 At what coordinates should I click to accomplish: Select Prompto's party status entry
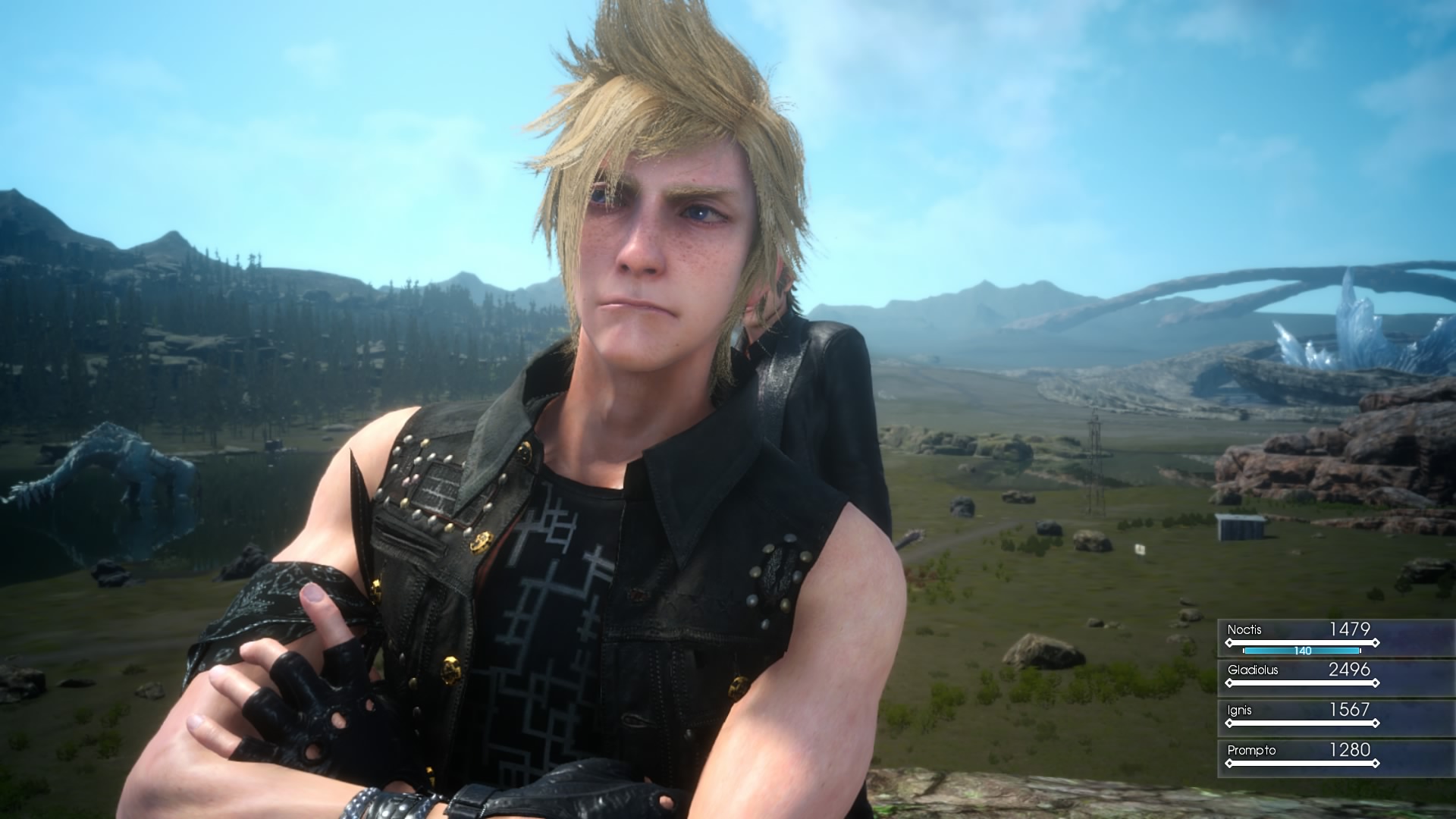(x=1301, y=757)
